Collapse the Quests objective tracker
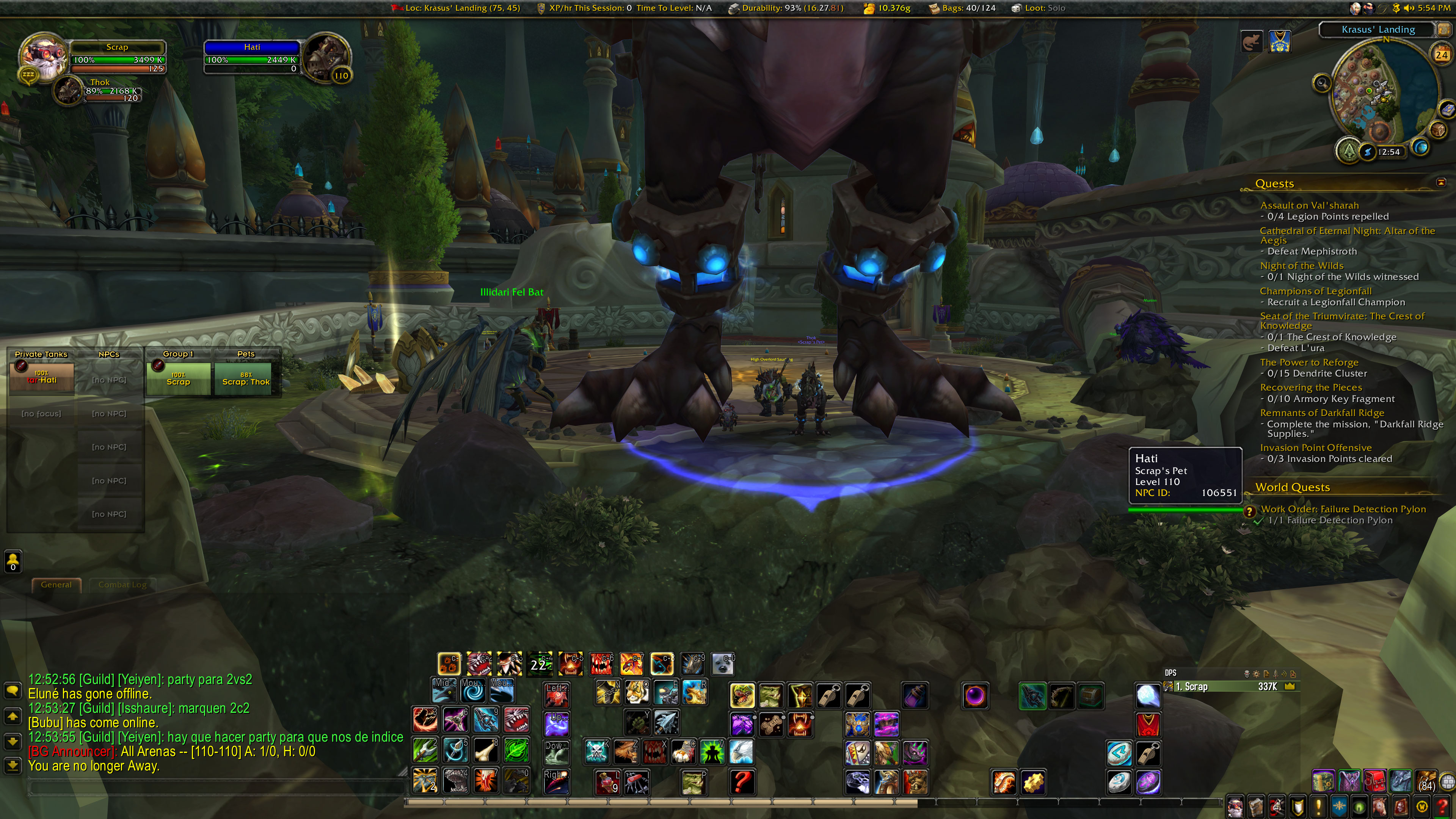1456x819 pixels. (x=1441, y=182)
